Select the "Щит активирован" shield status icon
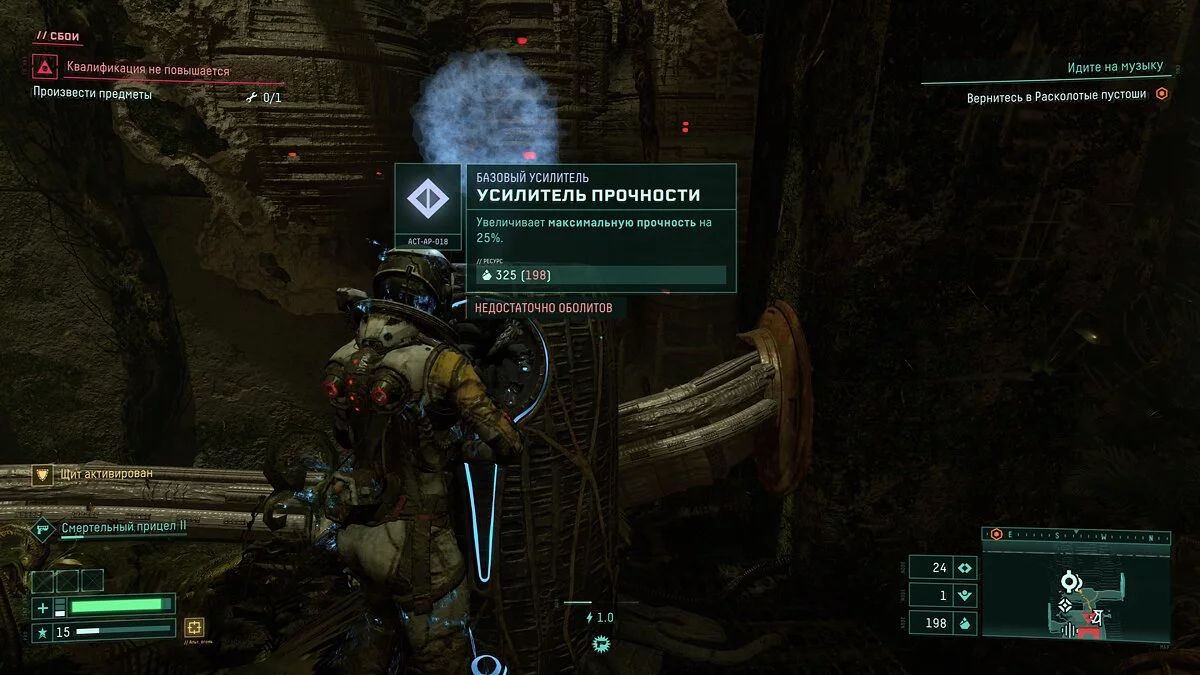The width and height of the screenshot is (1200, 675). 42,475
